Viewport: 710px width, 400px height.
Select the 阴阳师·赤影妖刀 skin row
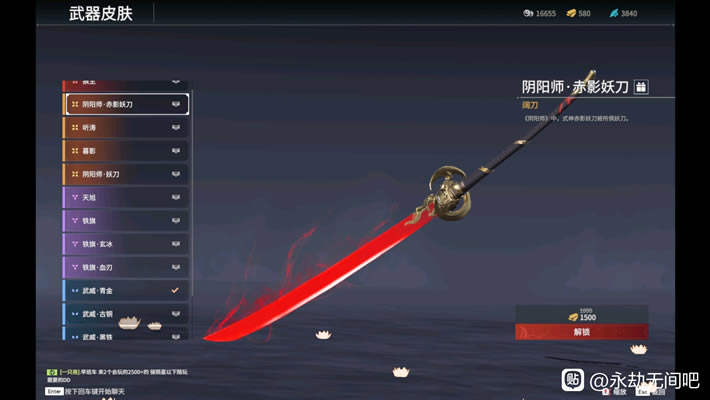[x=126, y=104]
